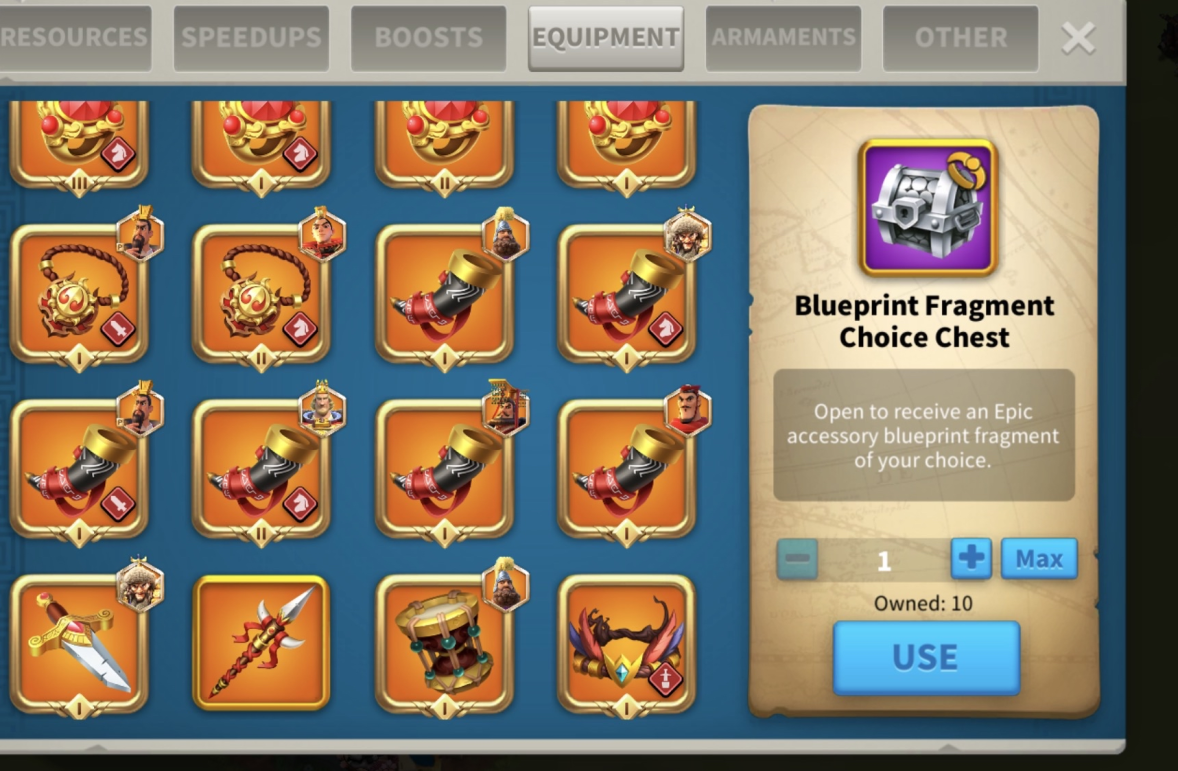Open the Speedups tab

[251, 38]
